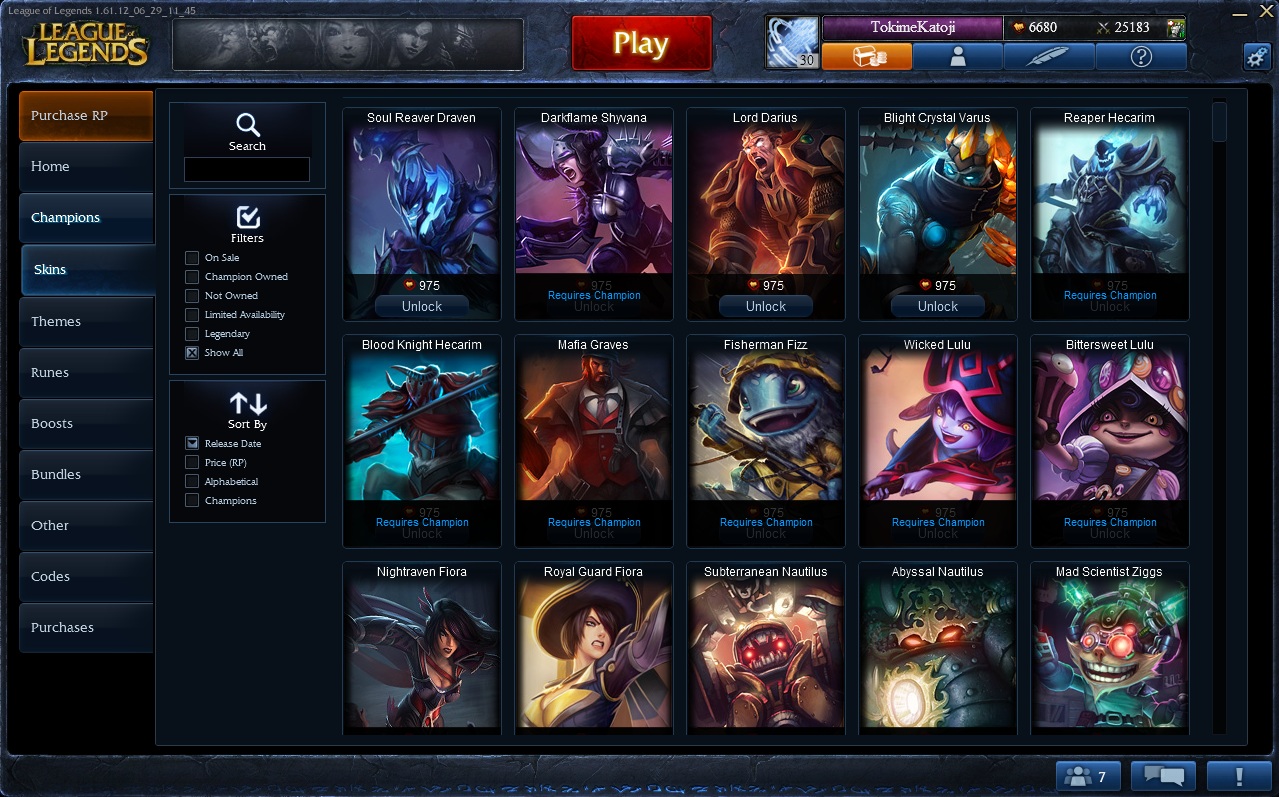
Task: Unlock the Lord Darius skin
Action: pyautogui.click(x=766, y=307)
